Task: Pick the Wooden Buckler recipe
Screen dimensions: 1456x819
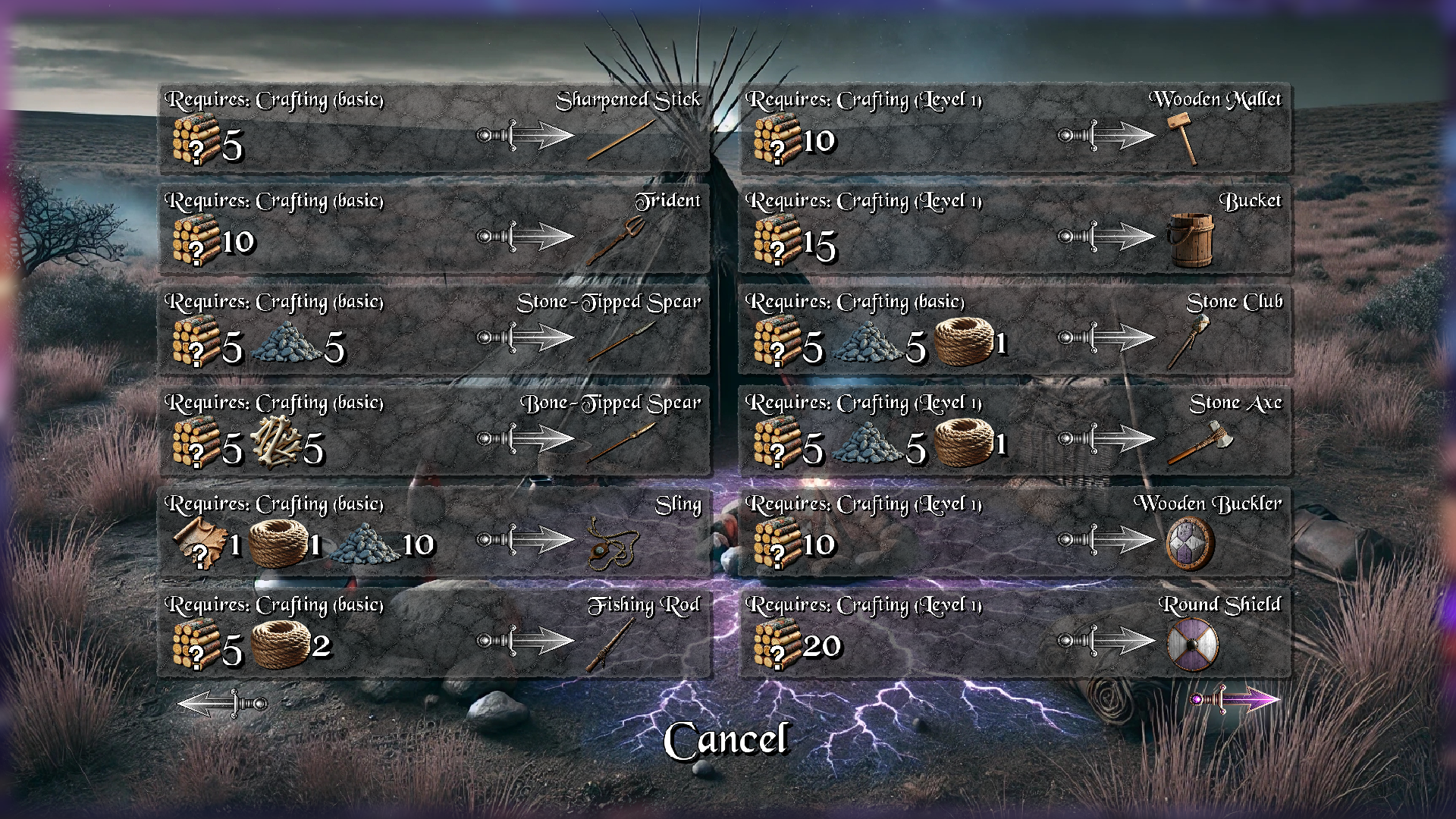Action: pyautogui.click(x=1015, y=532)
